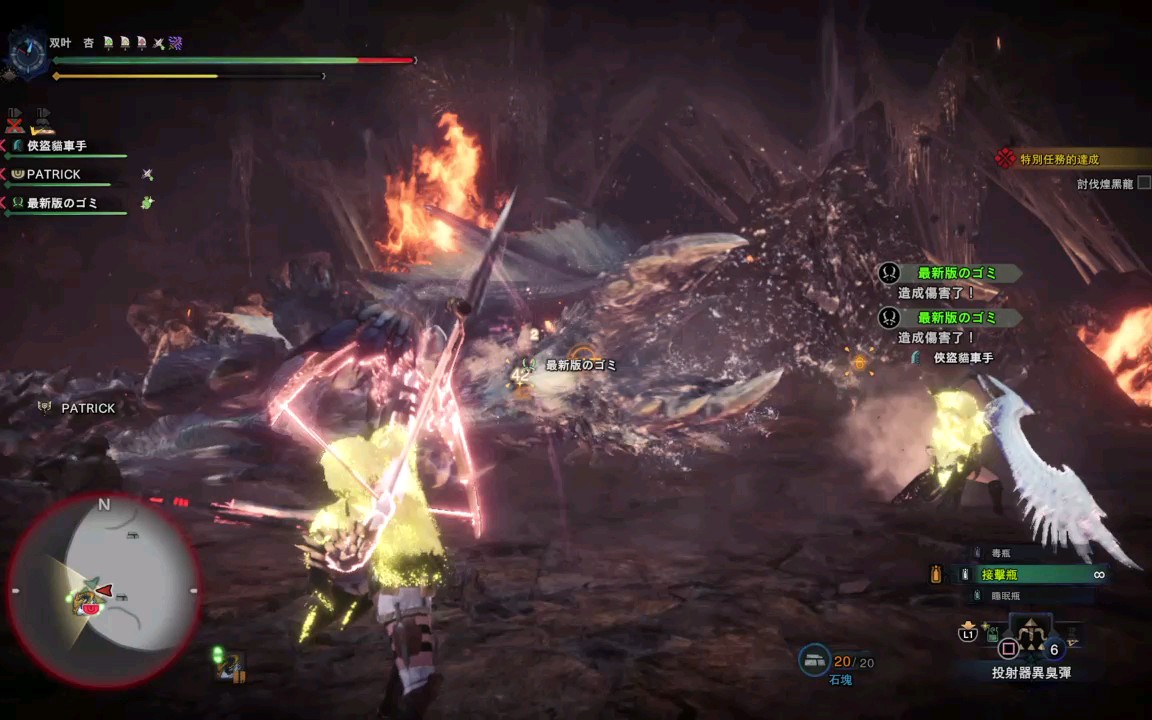Viewport: 1152px width, 720px height.
Task: Select party member PATRICK in the list
Action: click(x=54, y=174)
